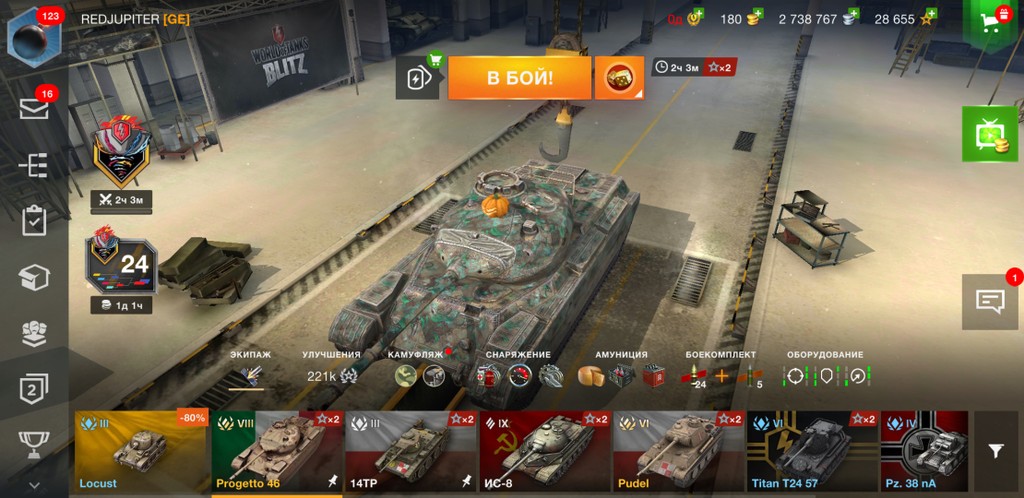The image size is (1024, 498).
Task: Select the Progetto 46 tank card
Action: pos(277,452)
